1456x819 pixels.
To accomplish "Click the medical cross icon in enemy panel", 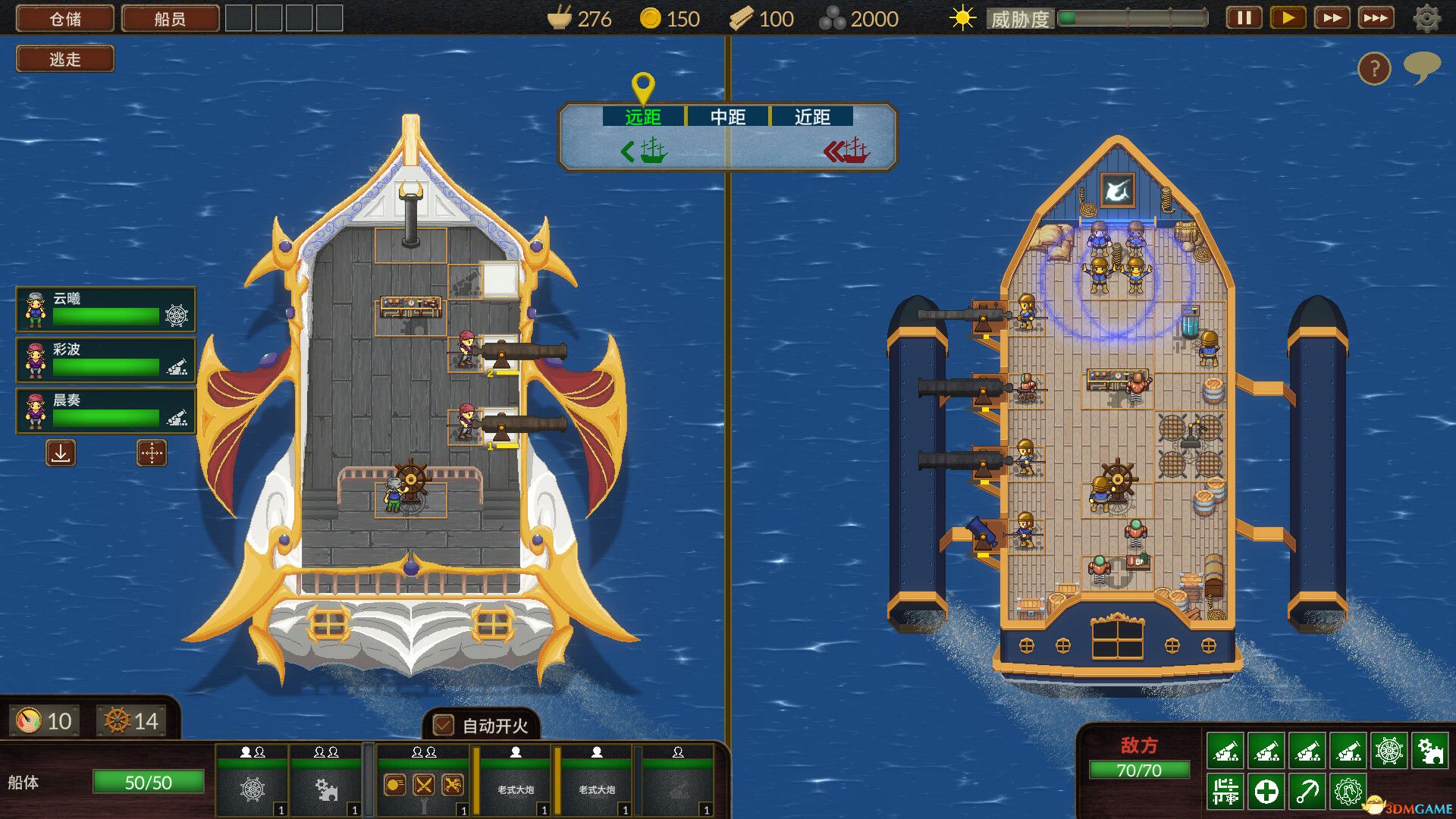I will [x=1266, y=792].
